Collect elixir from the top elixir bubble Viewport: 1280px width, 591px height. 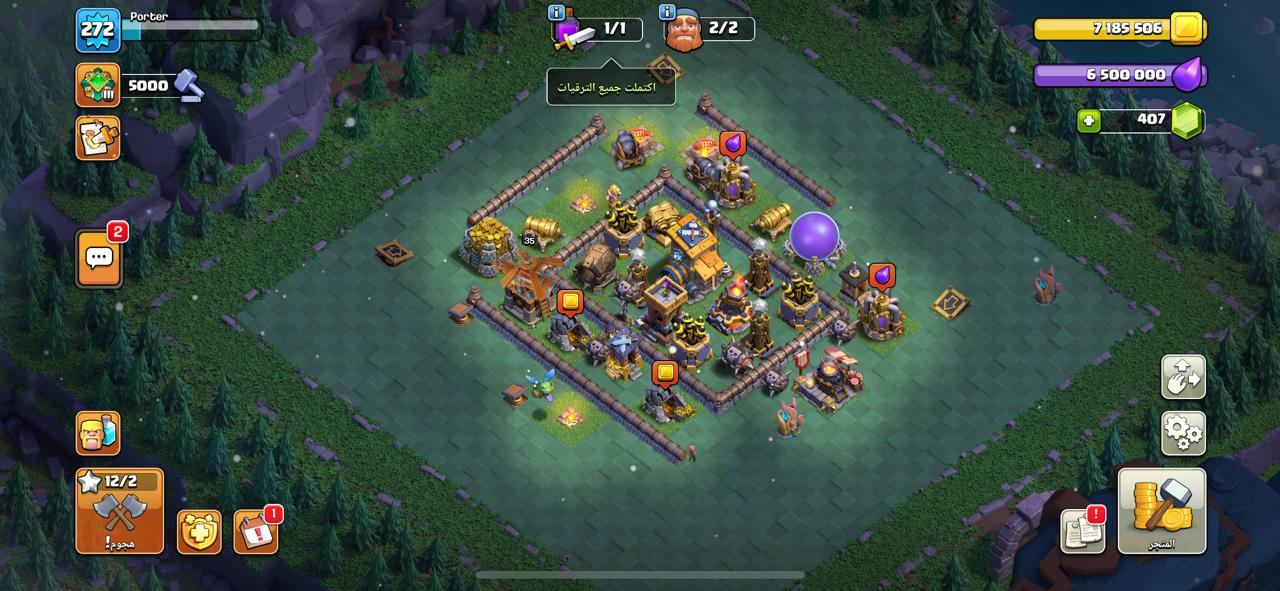point(733,144)
